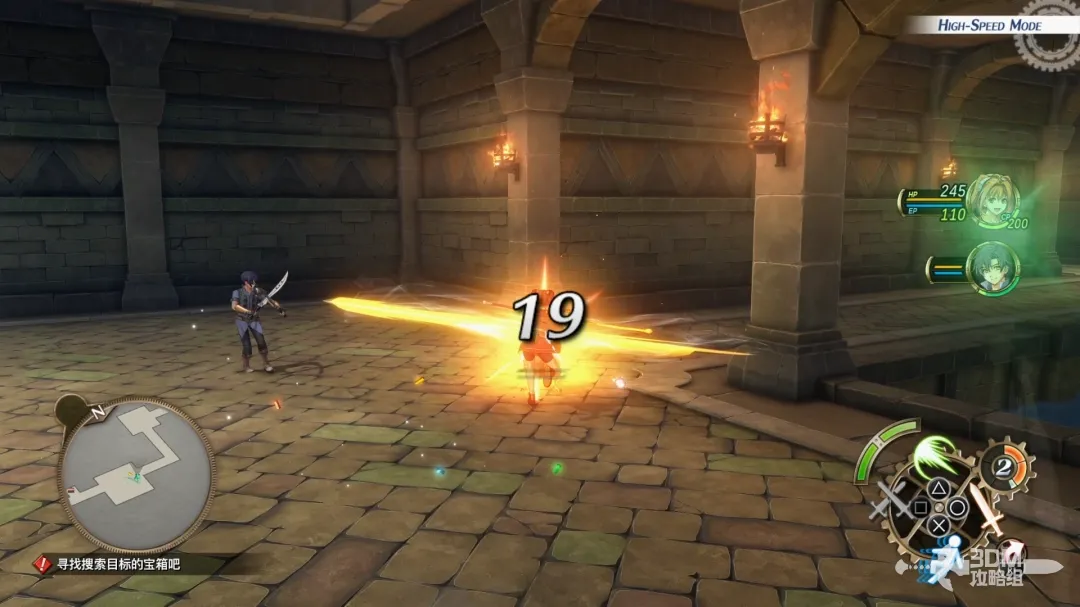Activate the green wind slash craft icon
The height and width of the screenshot is (607, 1080).
pos(933,457)
